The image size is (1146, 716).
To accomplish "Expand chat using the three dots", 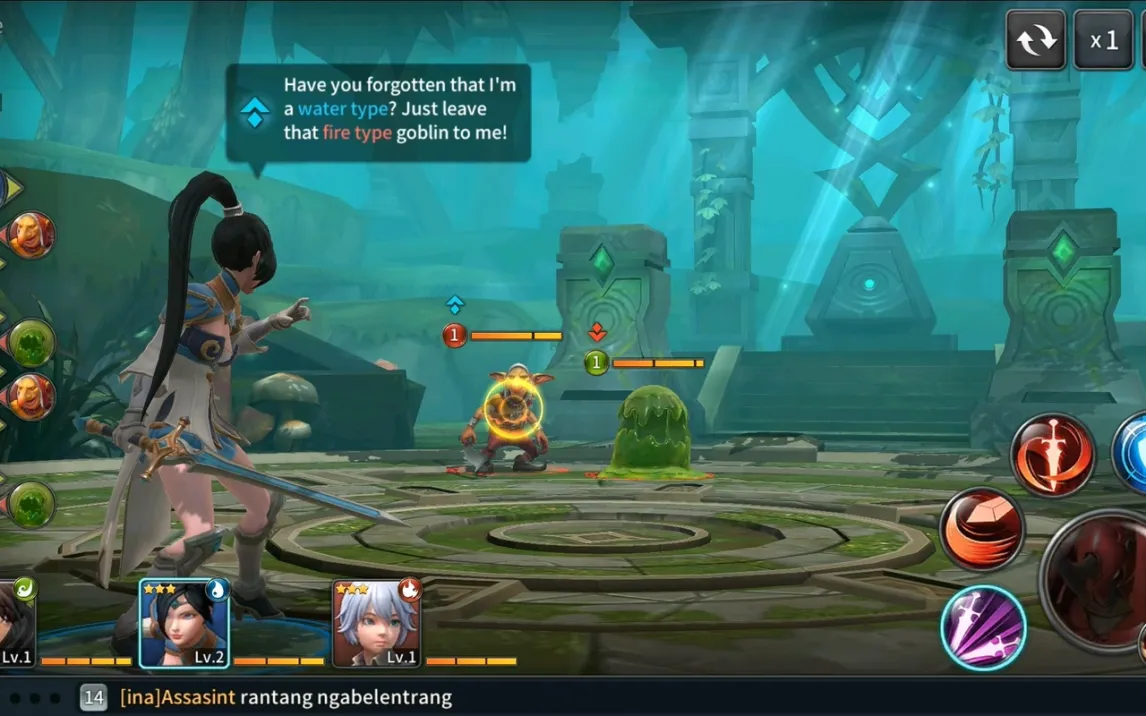I will pos(36,697).
